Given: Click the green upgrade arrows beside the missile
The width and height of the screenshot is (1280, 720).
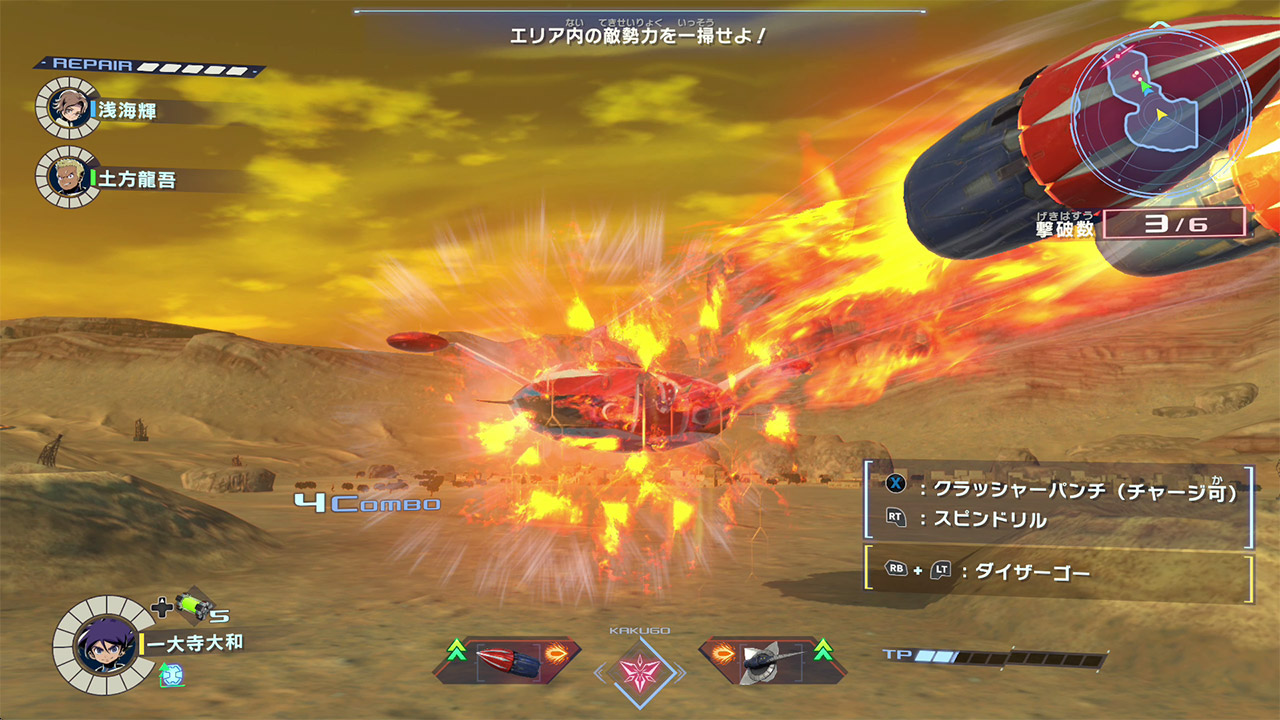Looking at the screenshot, I should [x=455, y=650].
